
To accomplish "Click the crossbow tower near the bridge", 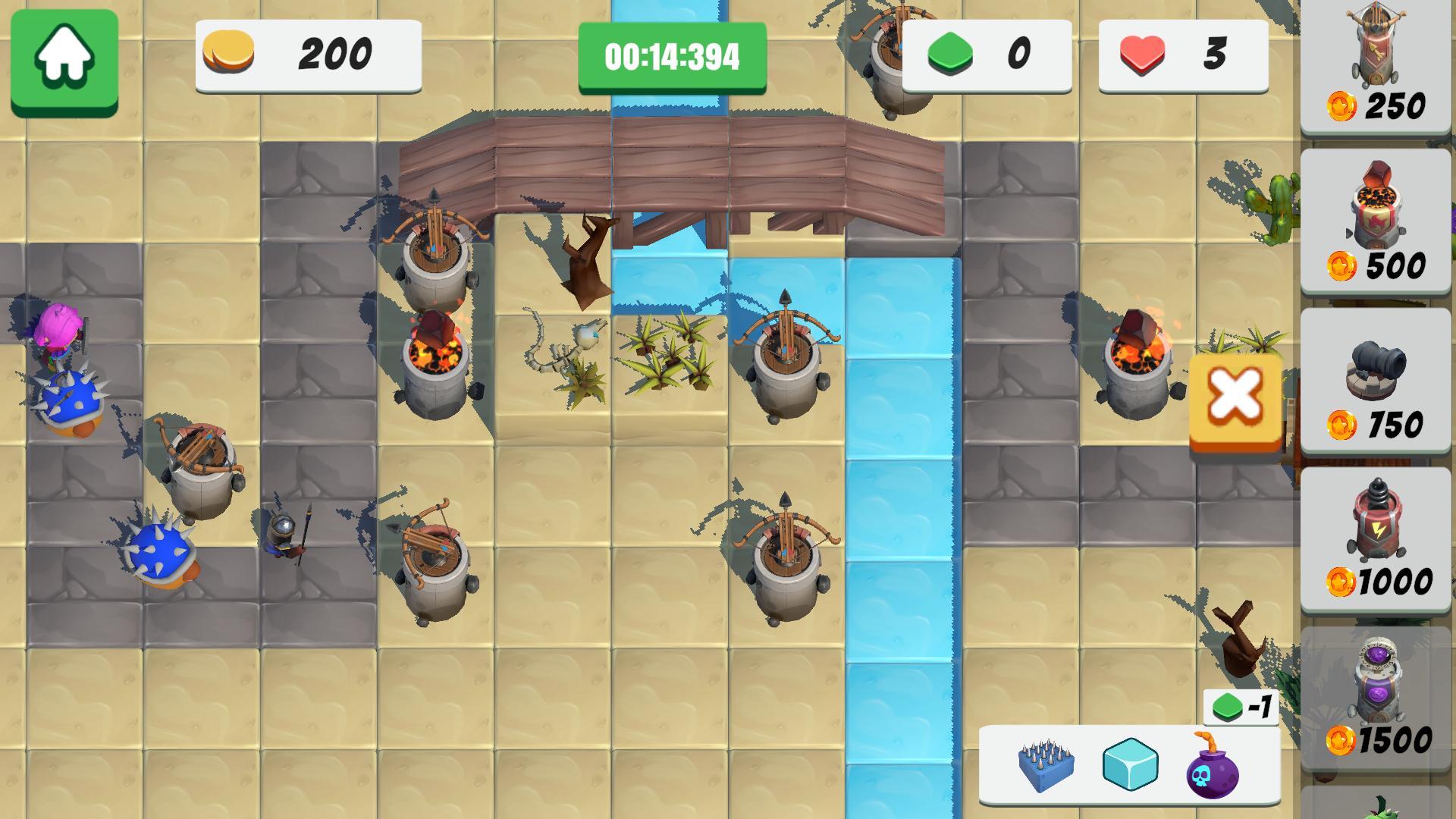I will pyautogui.click(x=432, y=258).
